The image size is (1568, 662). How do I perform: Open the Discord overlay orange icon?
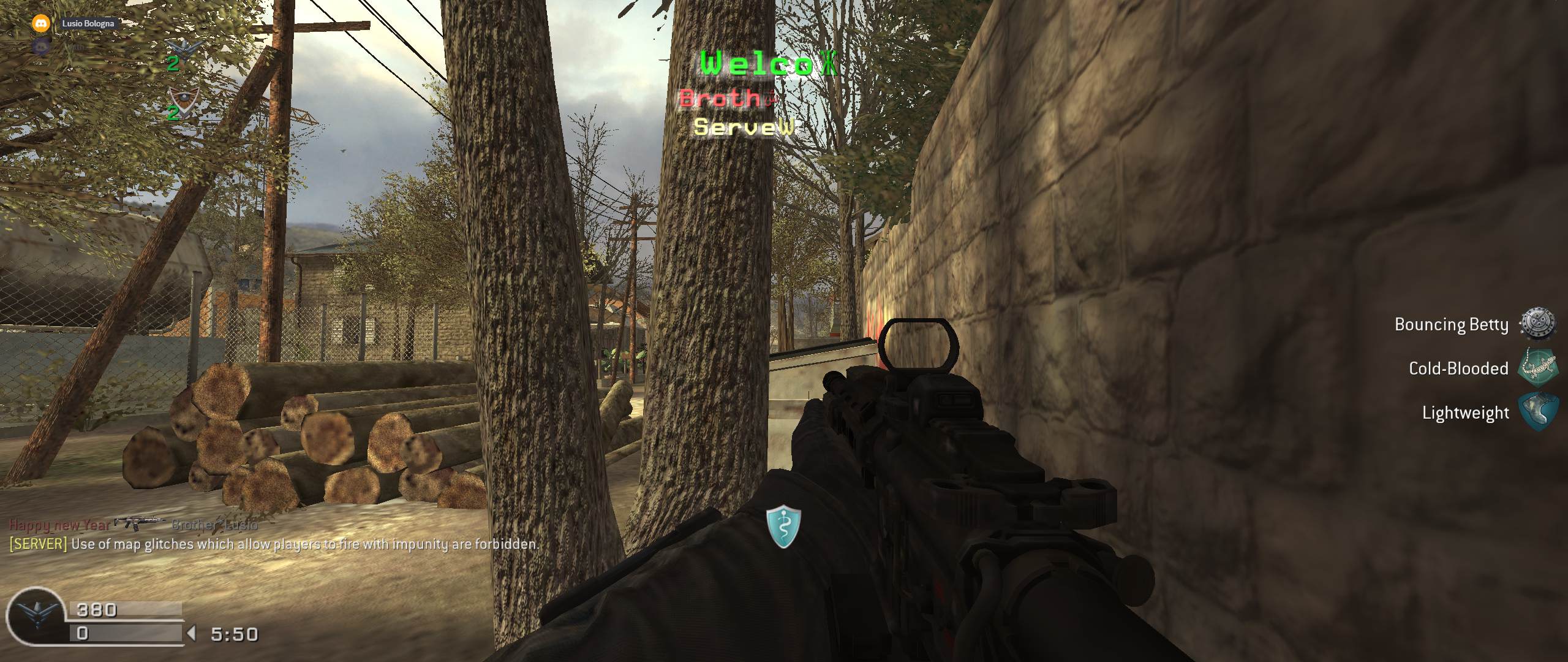(x=41, y=23)
